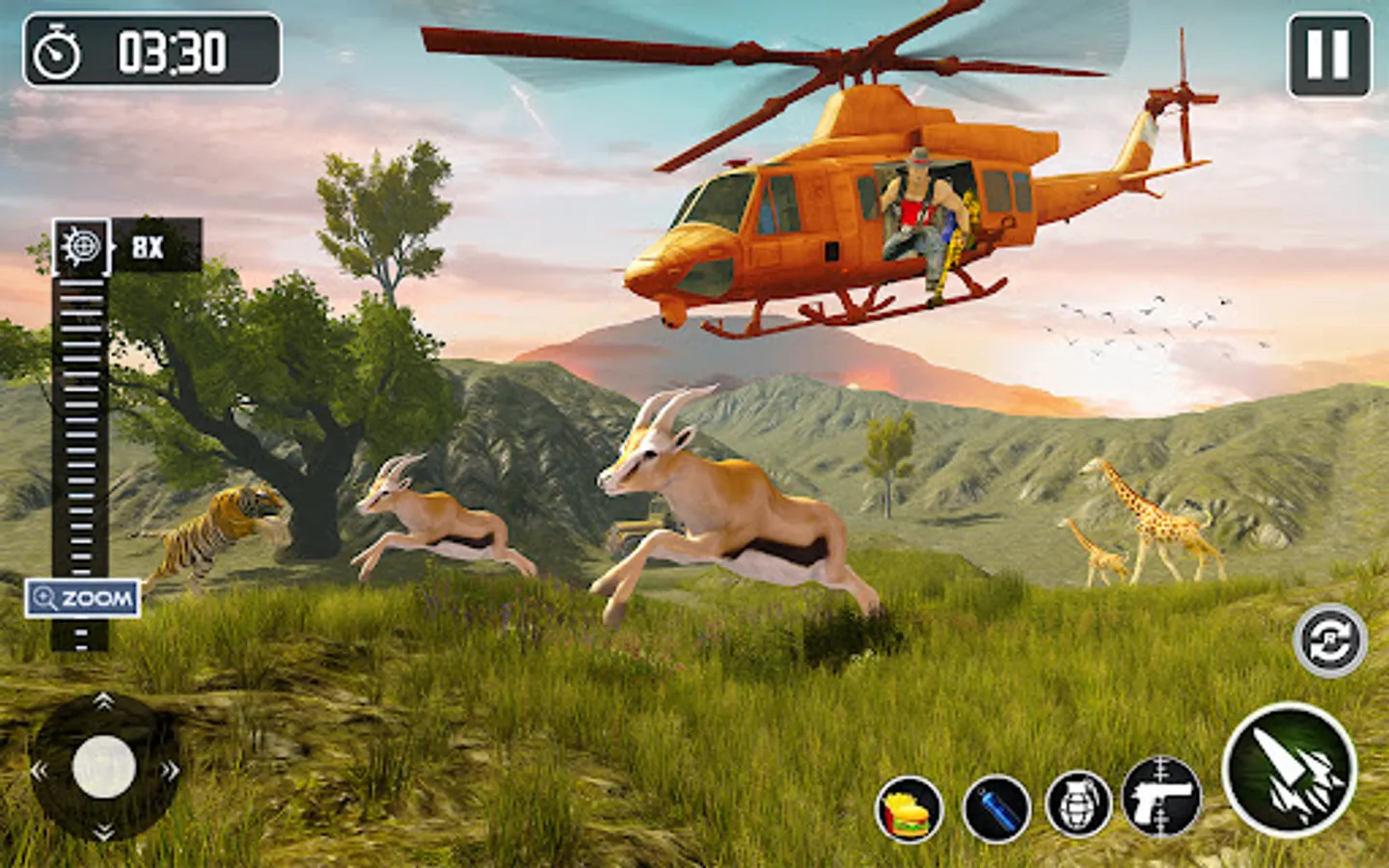
Task: Eat food with the burger icon
Action: pos(909,809)
